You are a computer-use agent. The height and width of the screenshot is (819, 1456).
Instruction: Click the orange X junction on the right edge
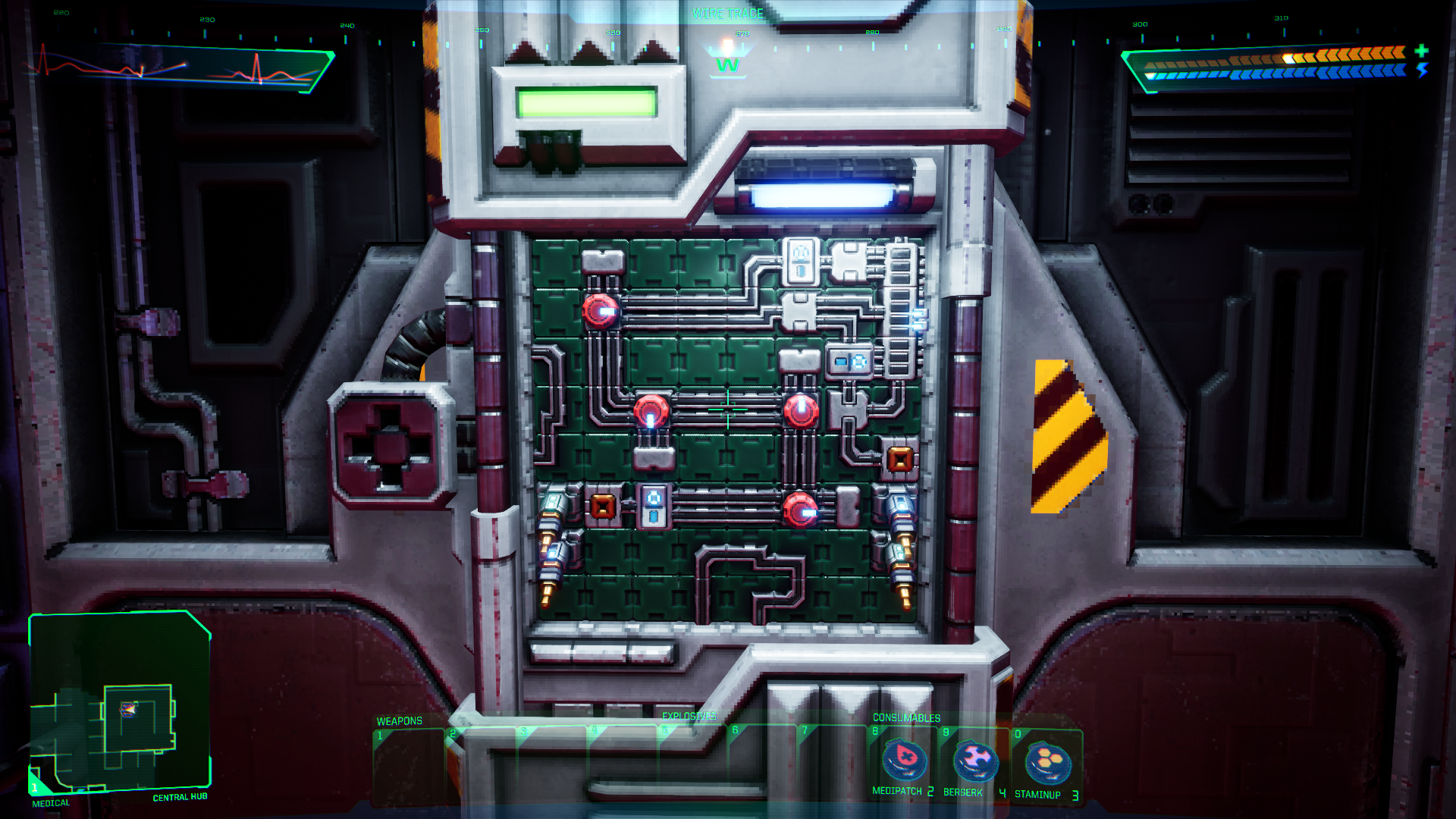(901, 459)
